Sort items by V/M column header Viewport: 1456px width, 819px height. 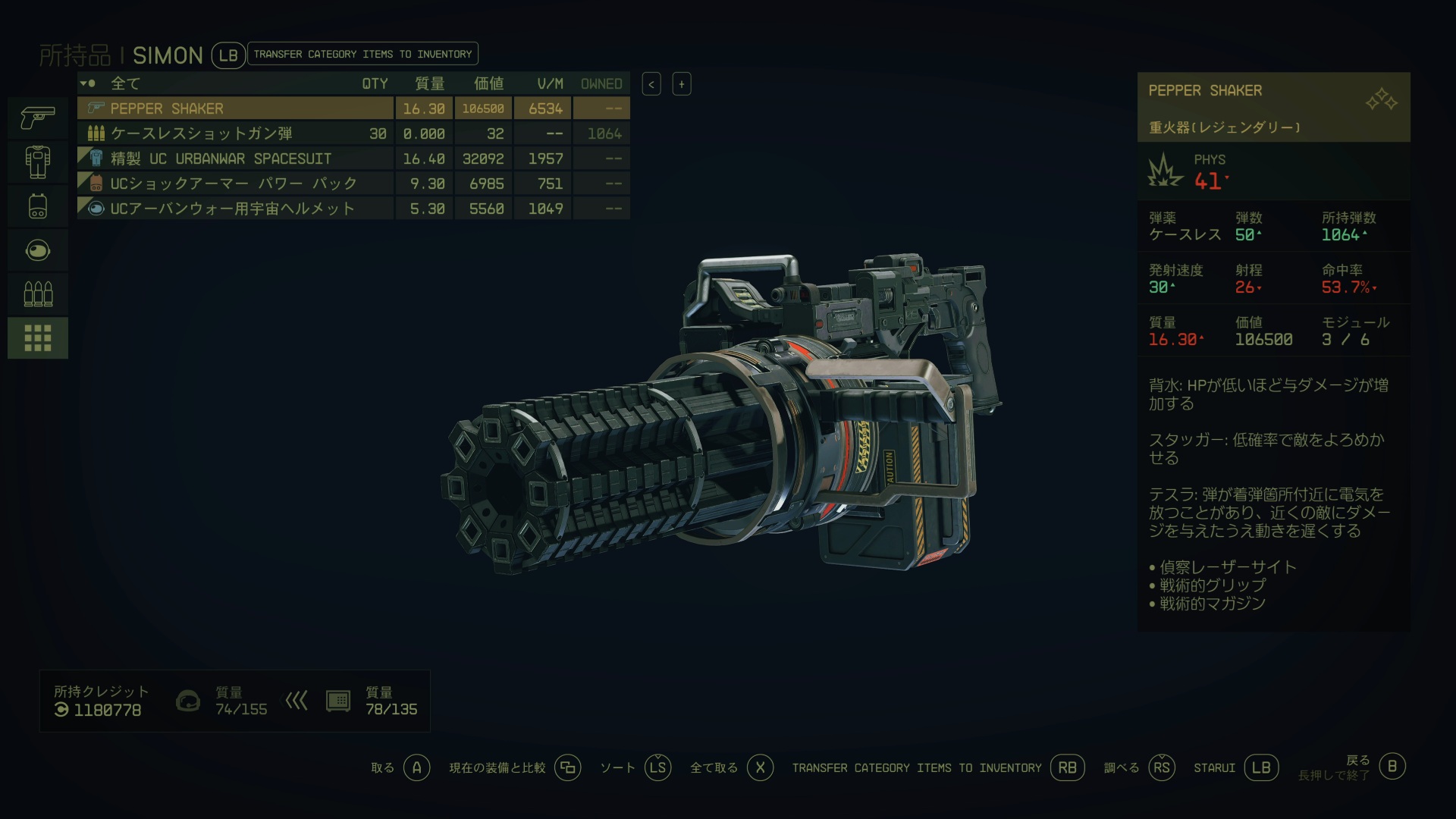pyautogui.click(x=550, y=83)
